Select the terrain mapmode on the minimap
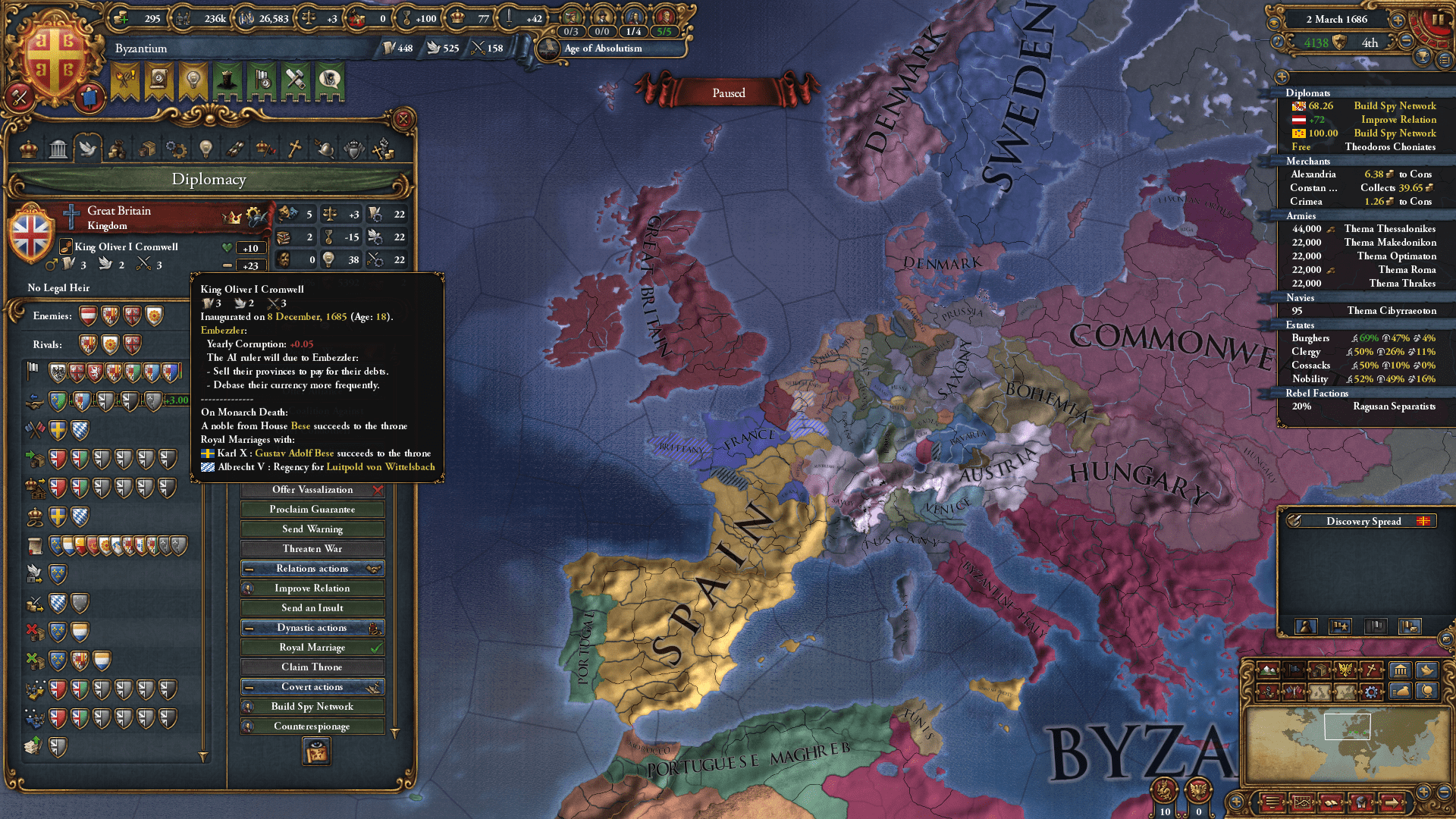 tap(1267, 670)
